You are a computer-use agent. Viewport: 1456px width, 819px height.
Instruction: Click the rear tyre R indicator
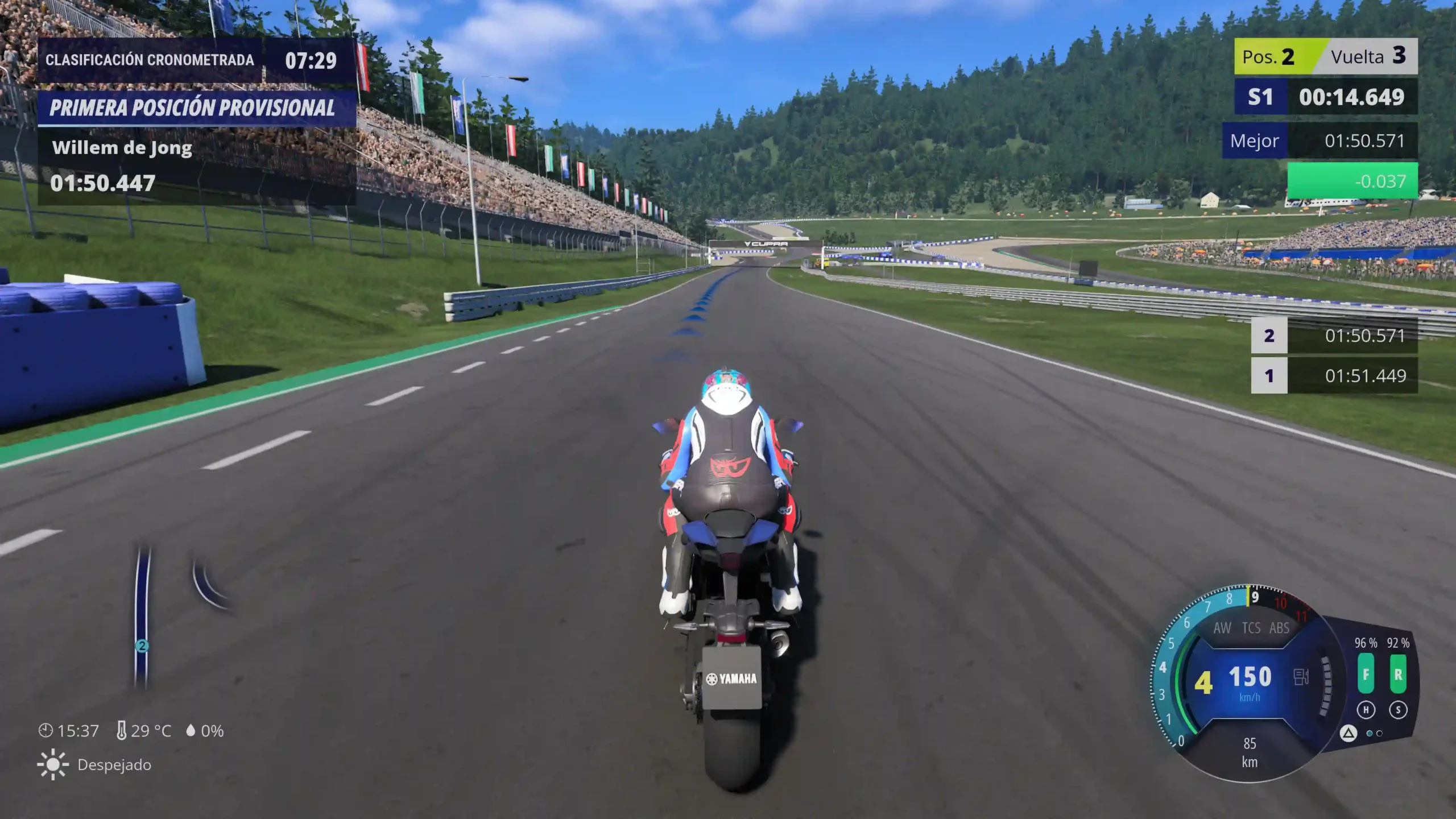1398,674
